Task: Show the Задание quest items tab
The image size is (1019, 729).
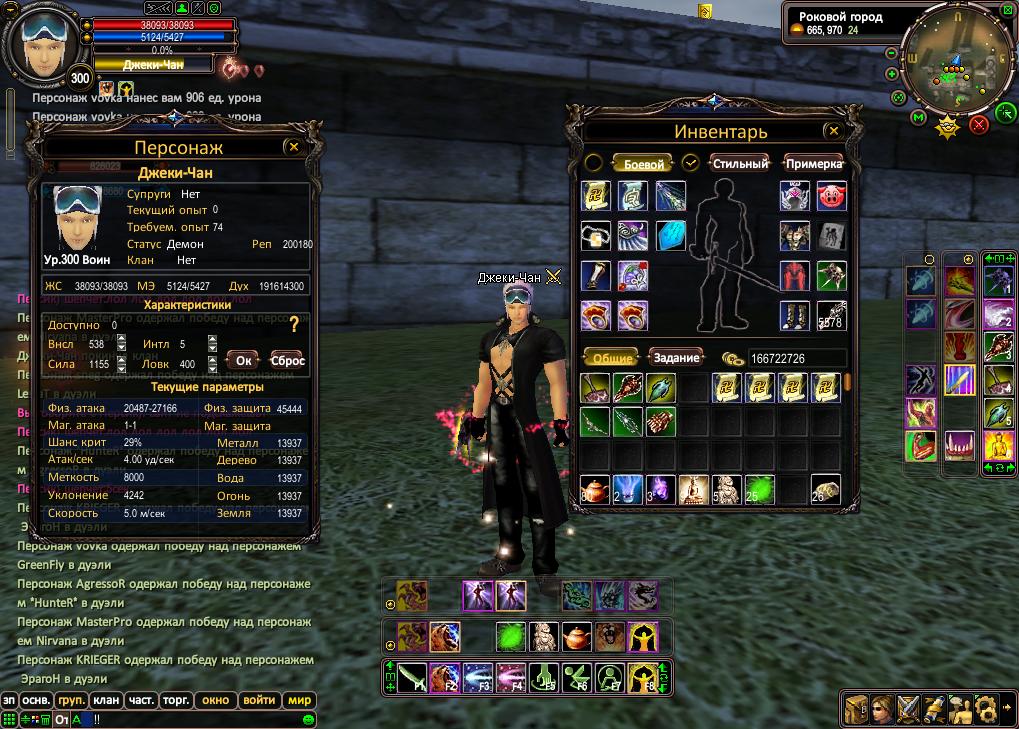Action: click(677, 358)
